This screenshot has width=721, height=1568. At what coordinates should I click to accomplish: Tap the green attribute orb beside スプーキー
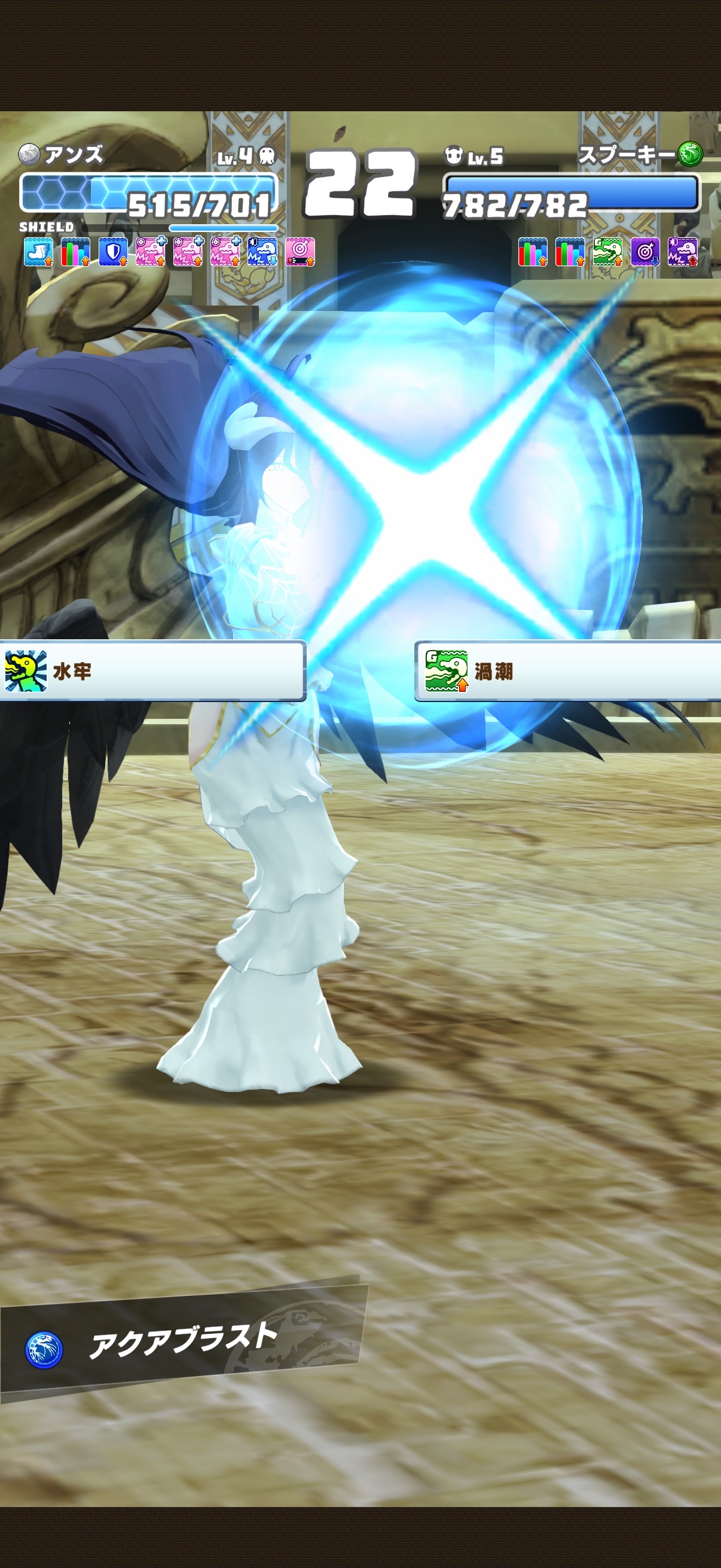(x=690, y=153)
